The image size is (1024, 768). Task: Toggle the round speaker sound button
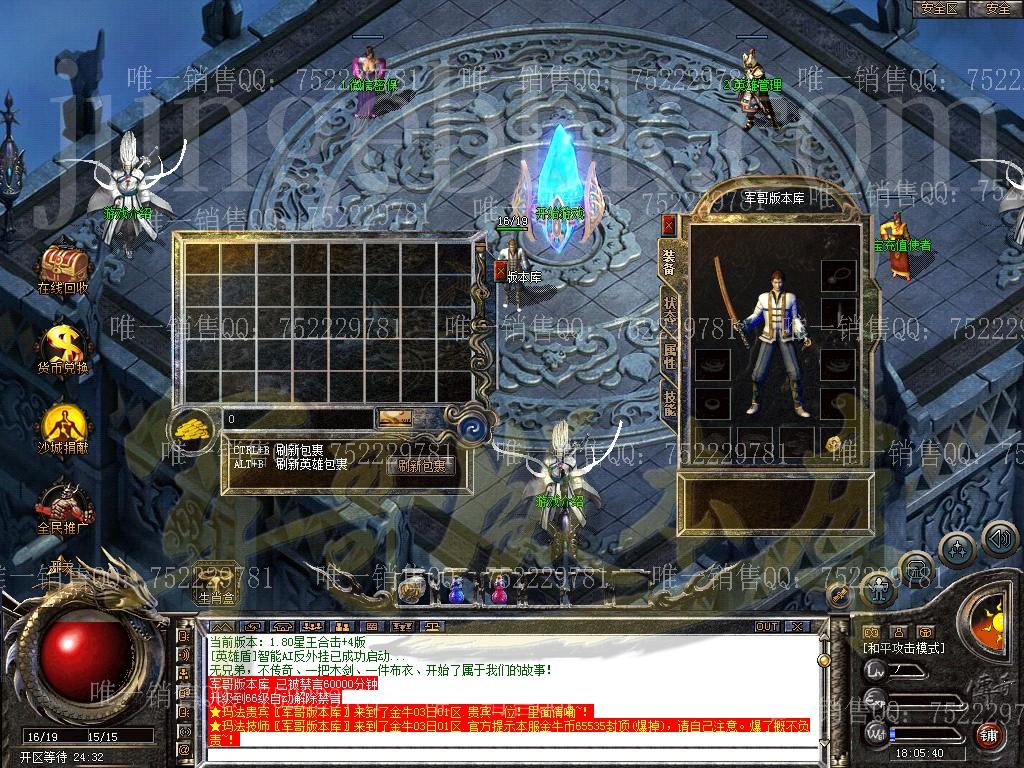[x=999, y=539]
